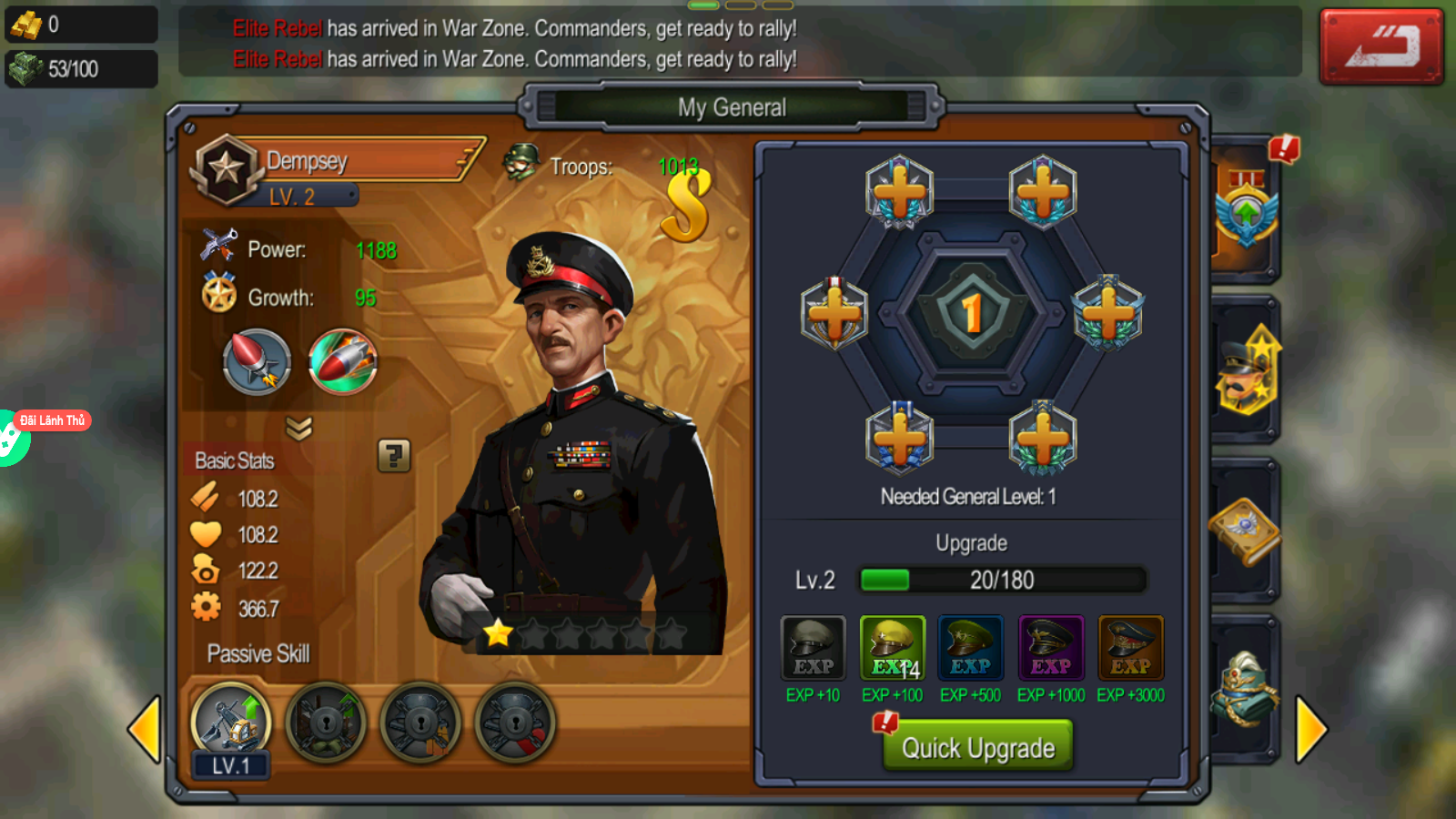Open the helmet equipment tab
This screenshot has height=819, width=1456.
coord(1244,690)
